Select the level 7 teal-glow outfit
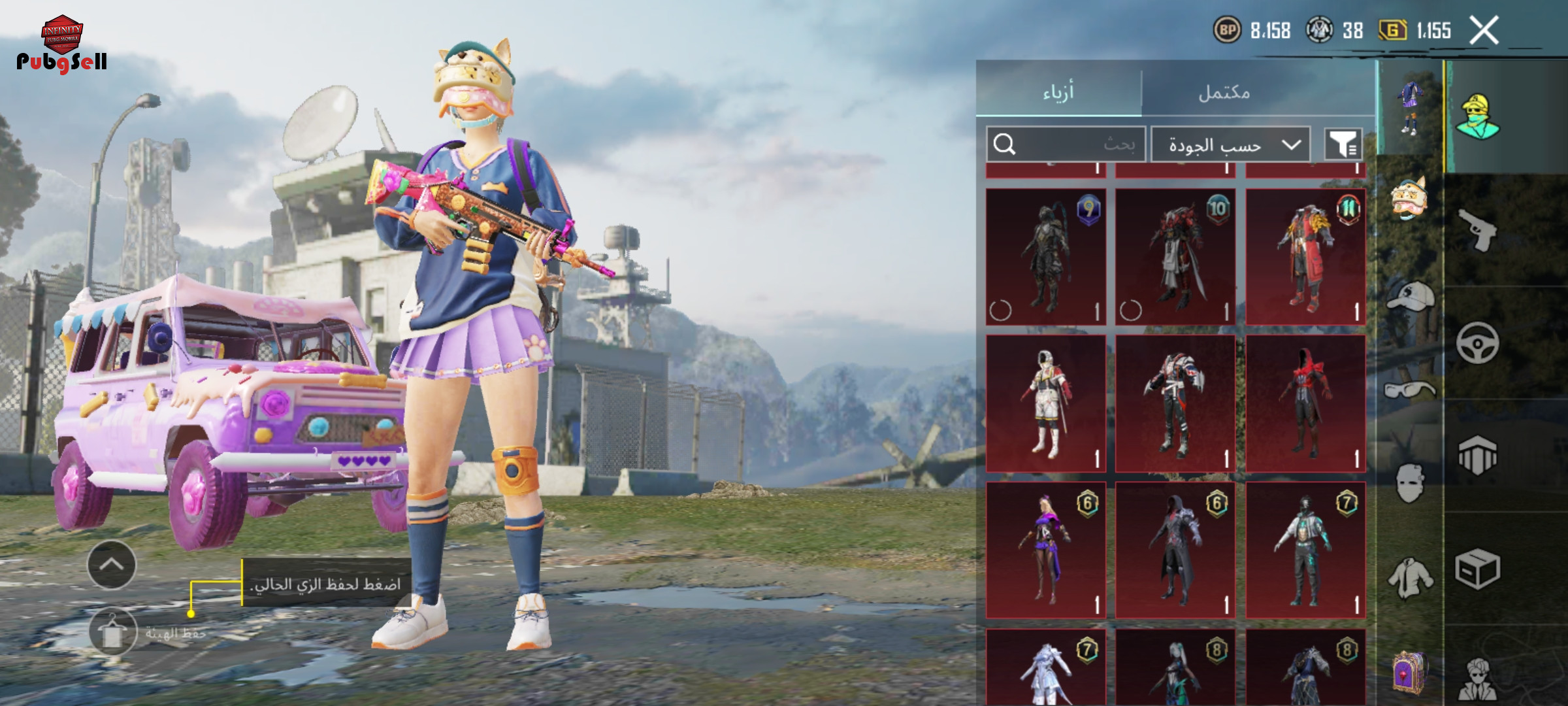 click(x=1305, y=550)
